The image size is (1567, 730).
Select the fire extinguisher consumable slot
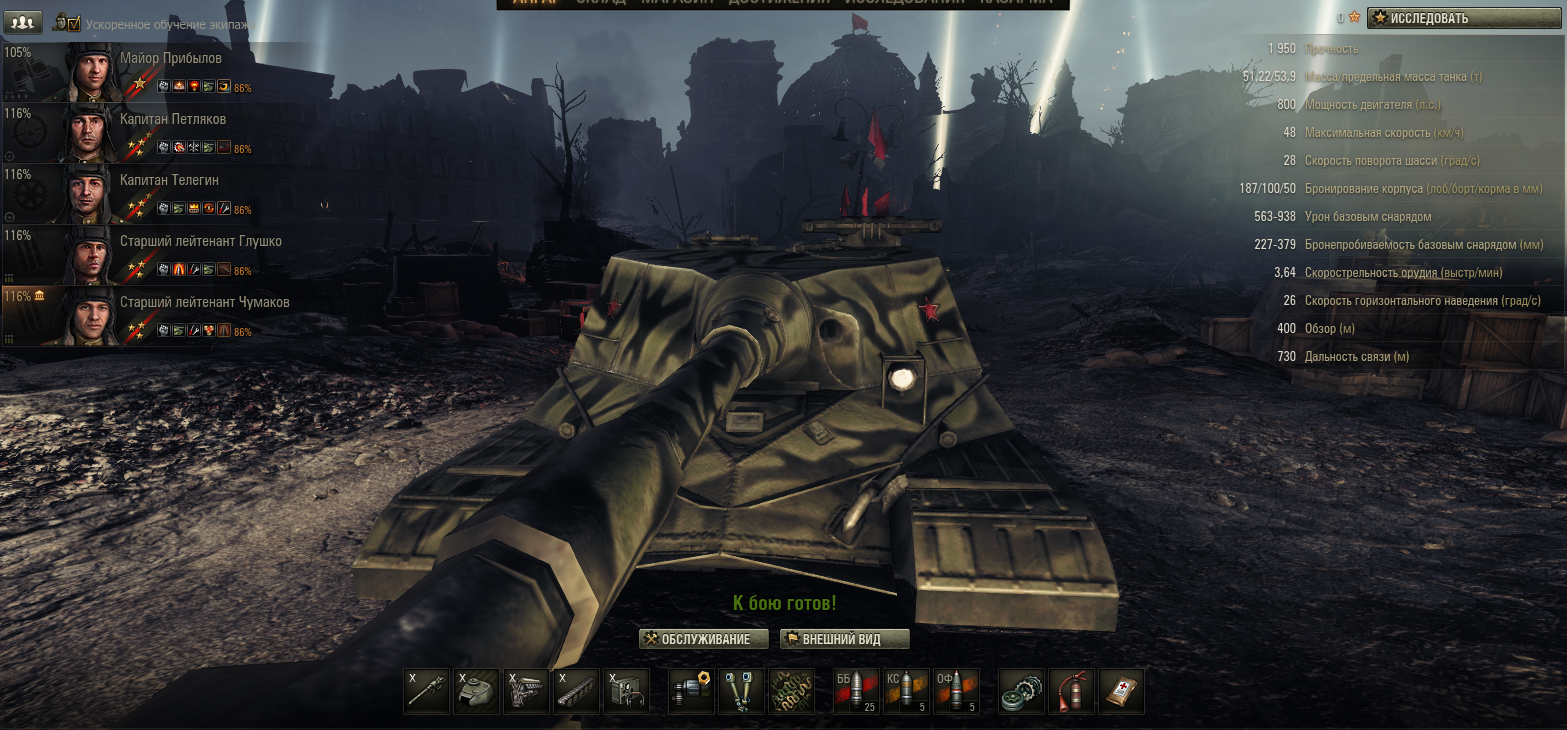[x=1071, y=691]
